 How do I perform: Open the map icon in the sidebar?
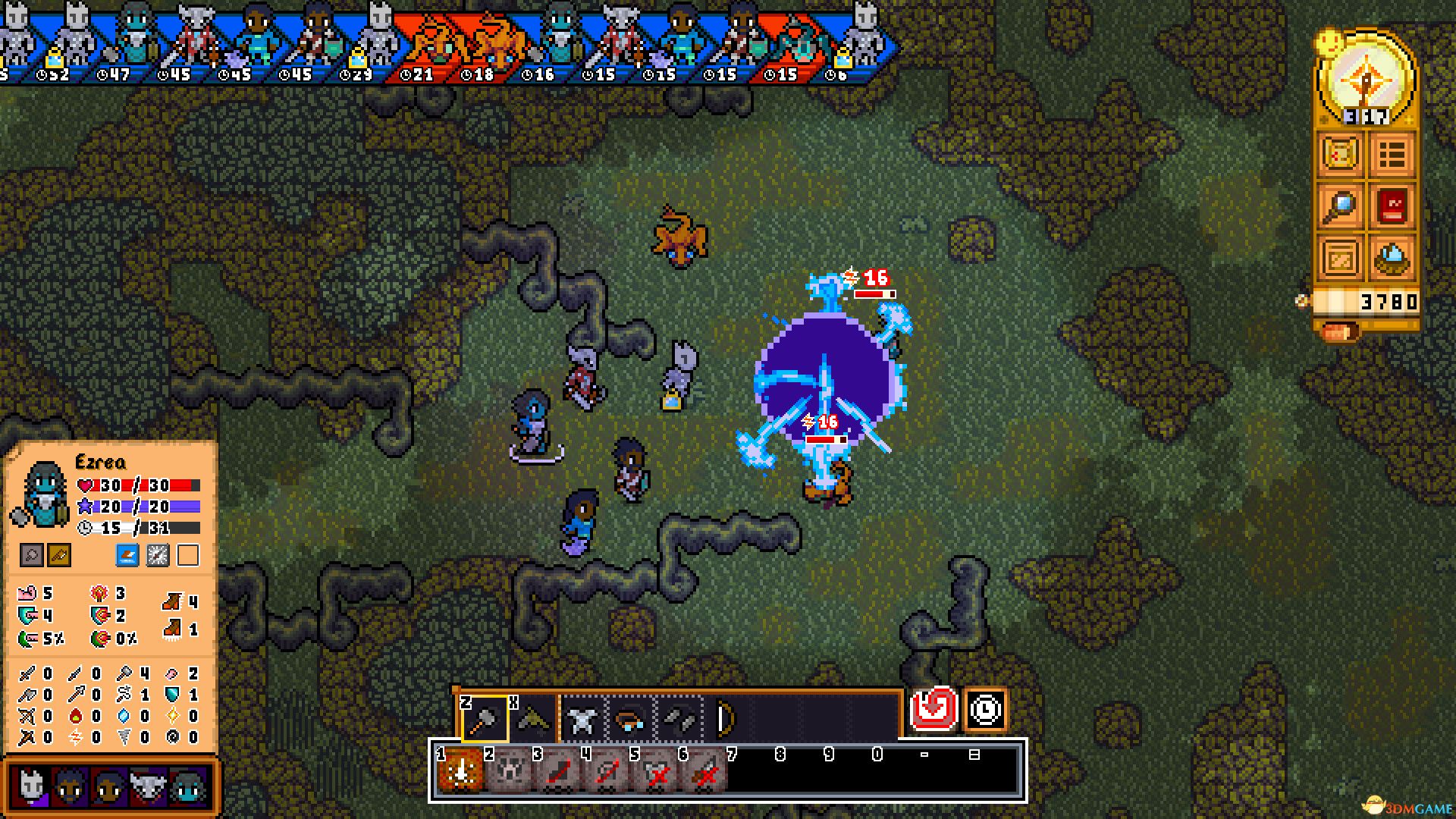(x=1340, y=152)
